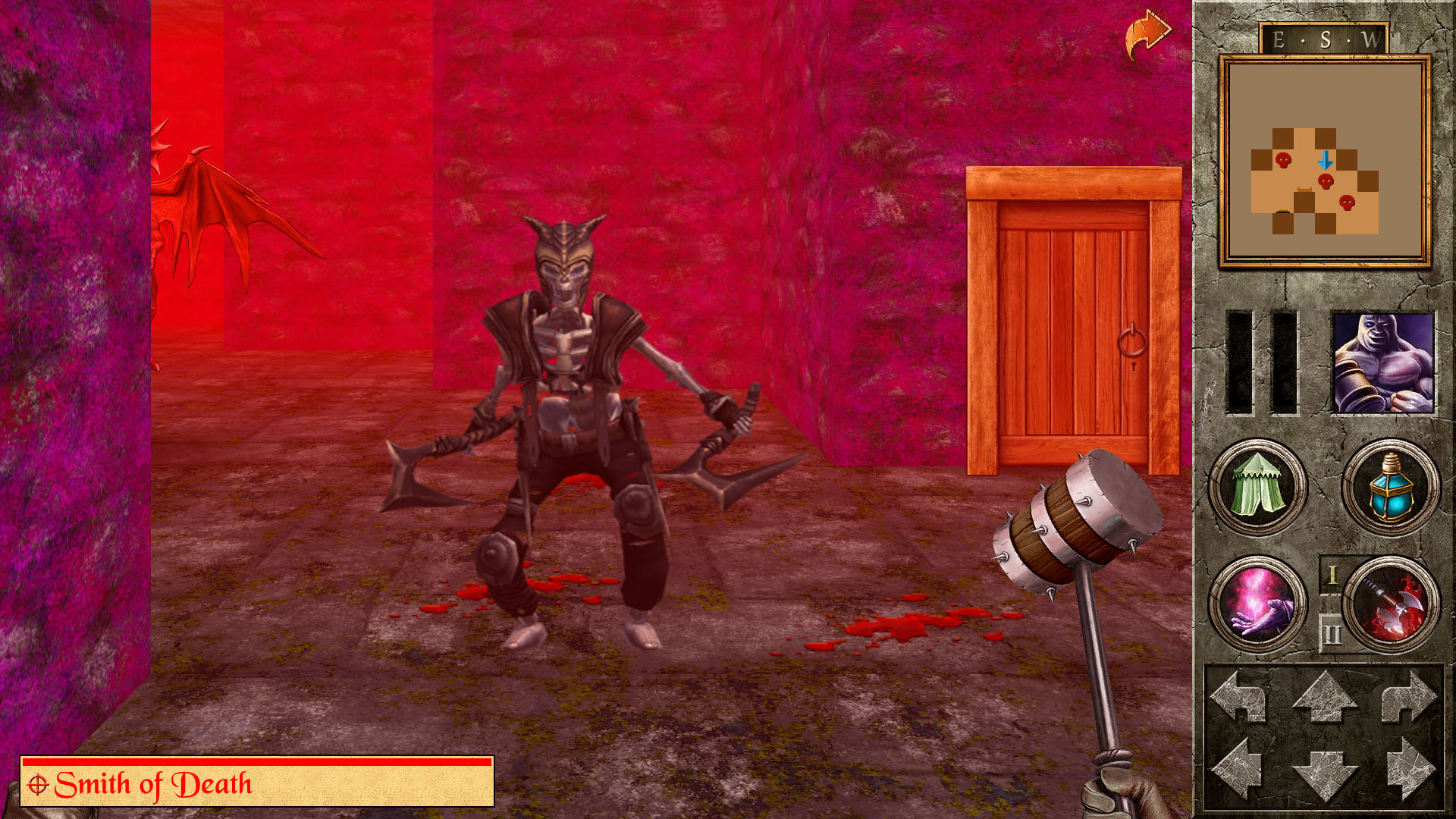This screenshot has height=819, width=1456.
Task: Open the character portrait sheet
Action: point(1382,363)
